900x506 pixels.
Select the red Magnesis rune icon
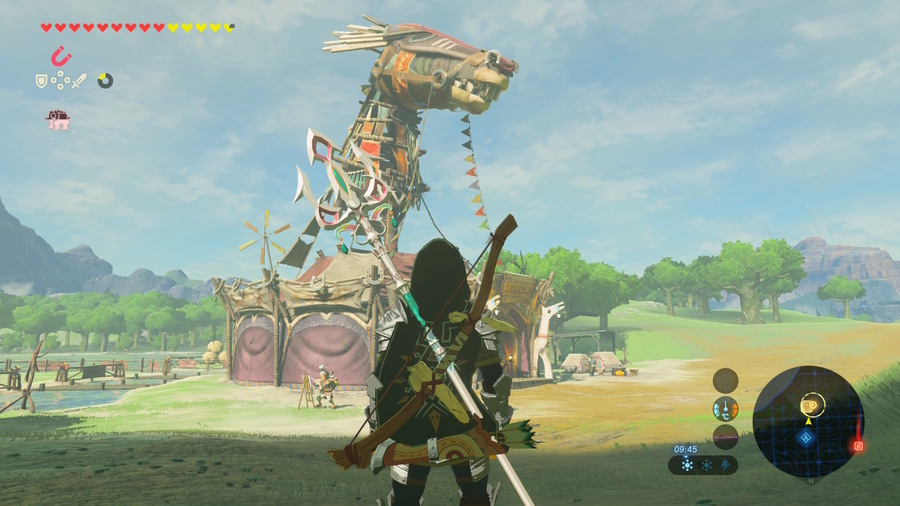pyautogui.click(x=61, y=56)
